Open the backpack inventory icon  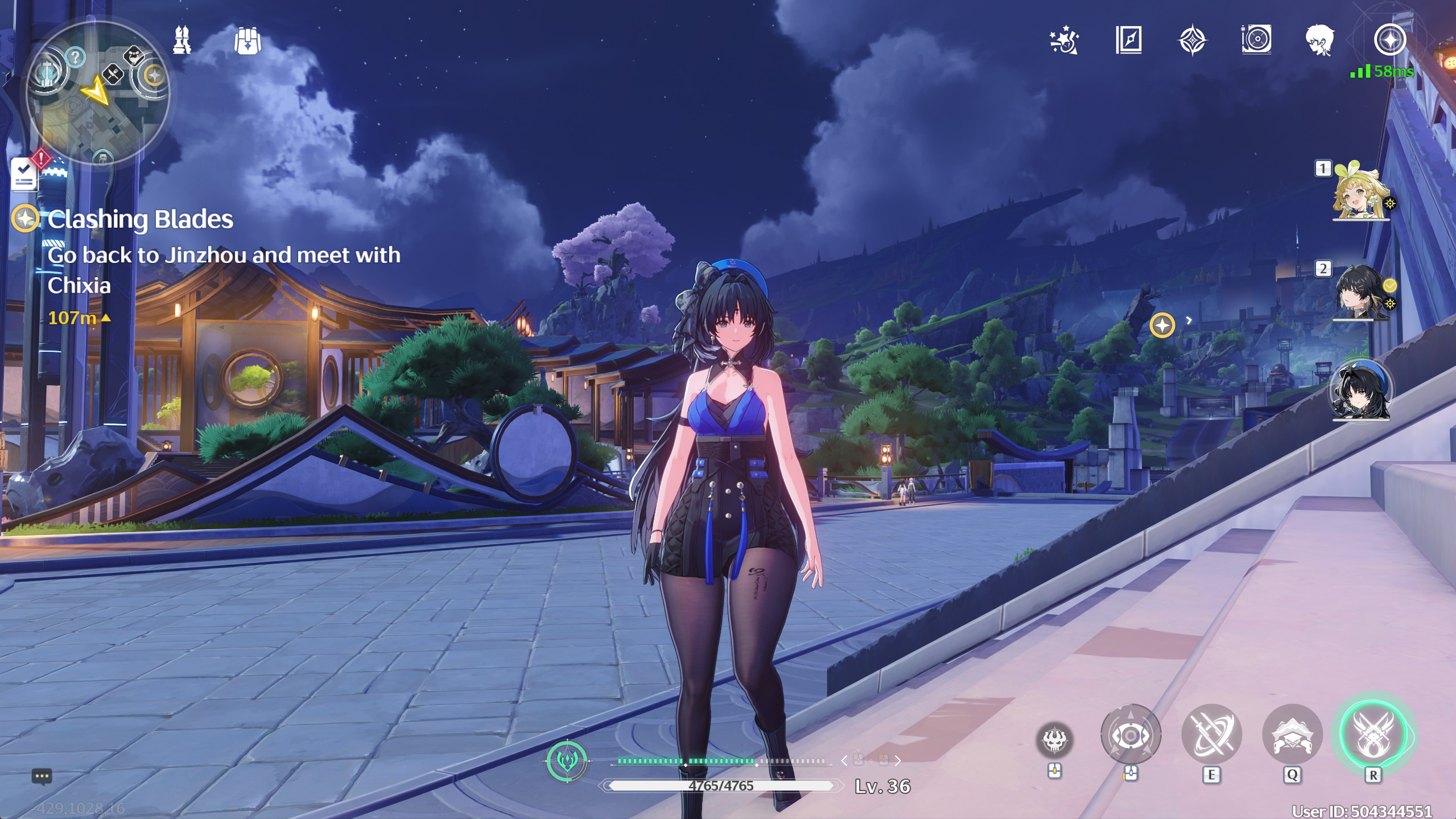coord(249,40)
